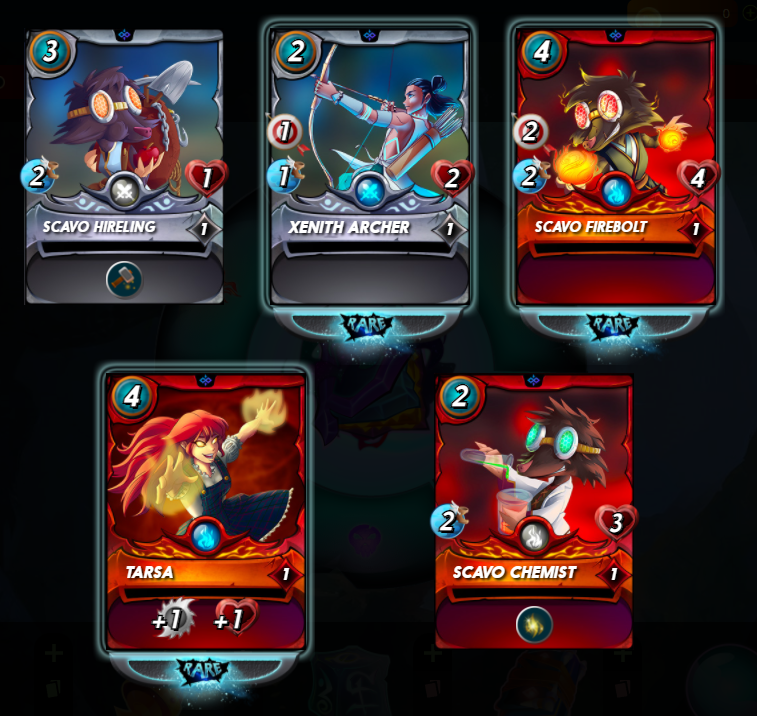The height and width of the screenshot is (716, 757).
Task: Choose the Xenith Archer card
Action: tap(370, 150)
